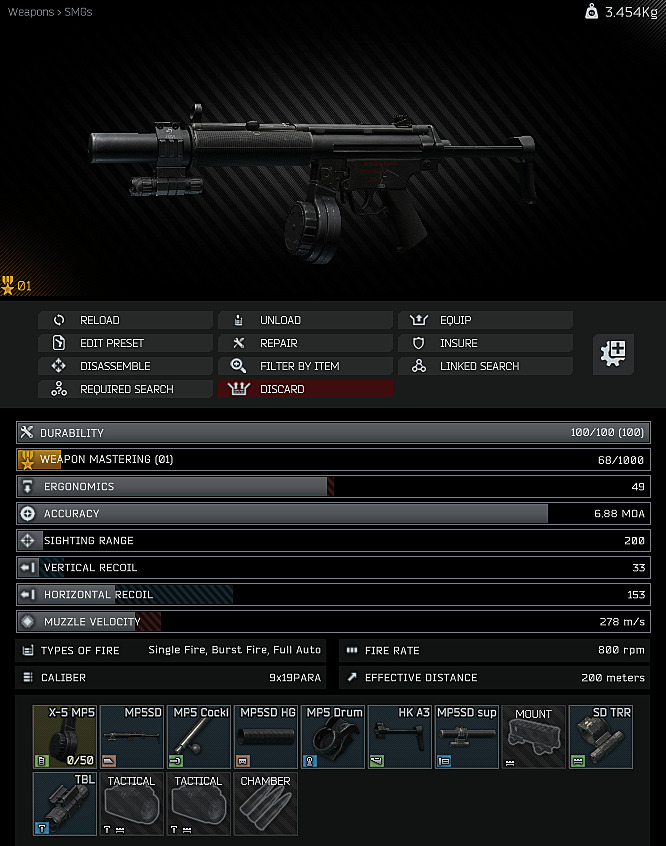Select the UNLOAD option
Image resolution: width=666 pixels, height=846 pixels.
(305, 320)
